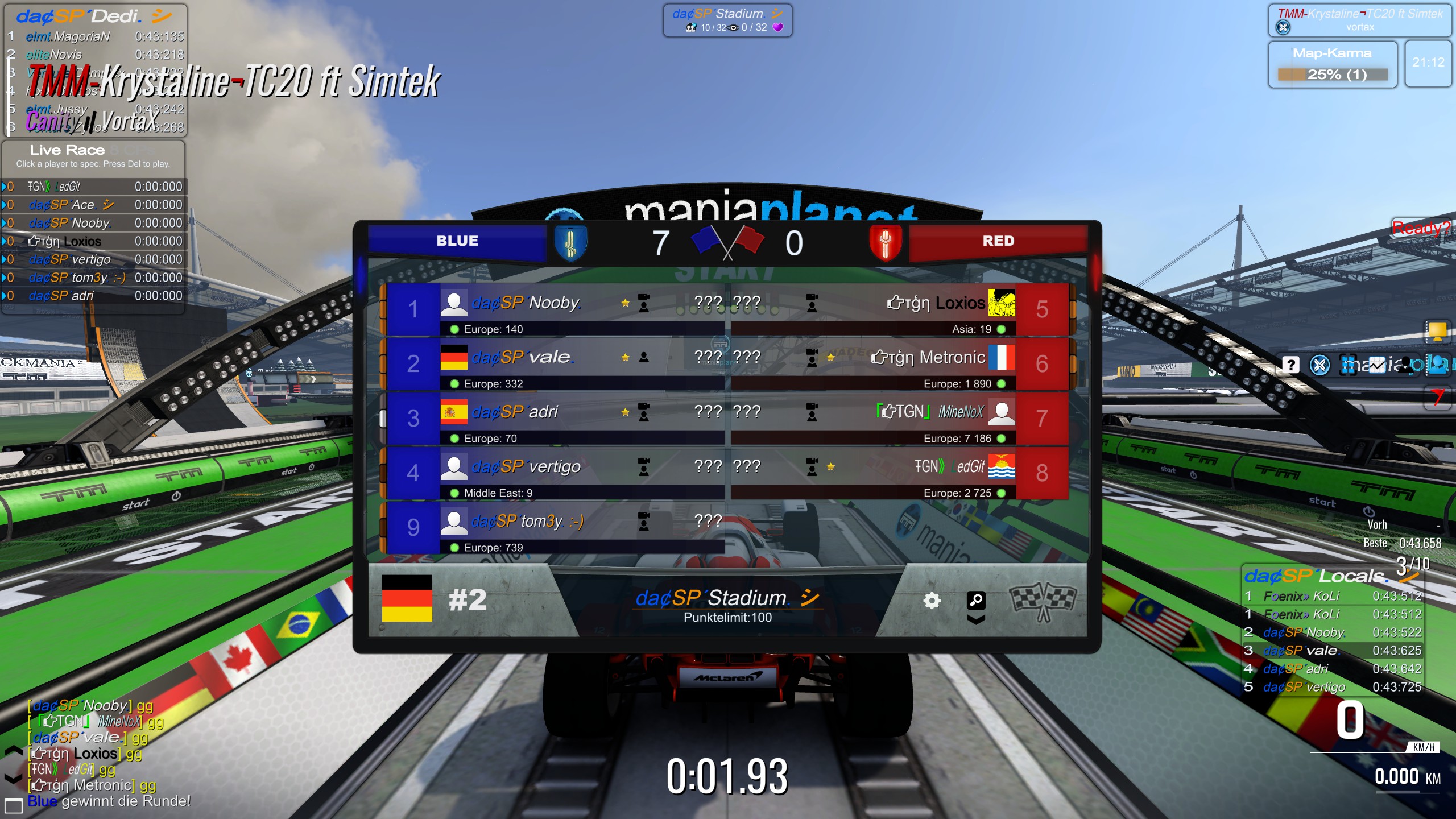
Task: Select Metronic's row on Red team
Action: pyautogui.click(x=899, y=363)
